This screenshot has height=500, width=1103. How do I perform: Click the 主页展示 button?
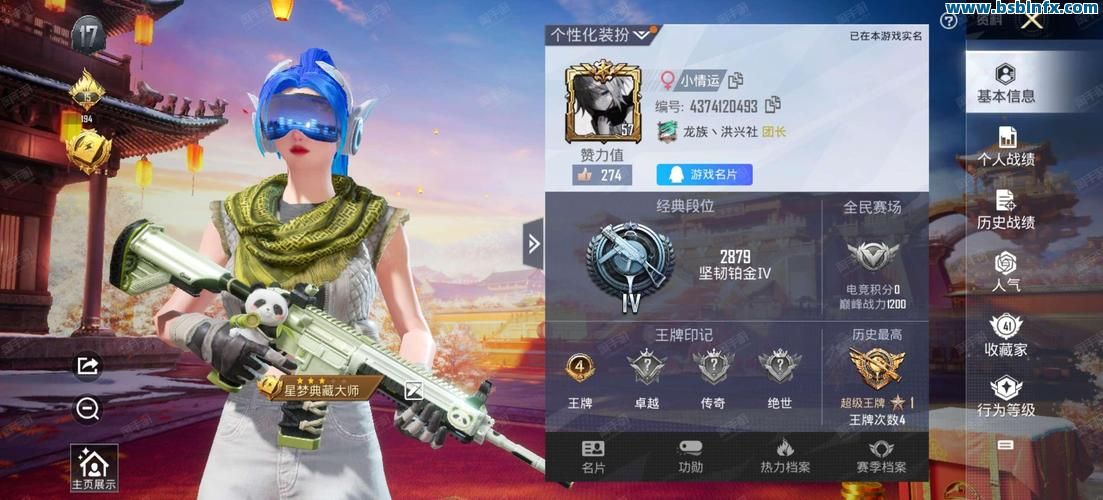94,469
